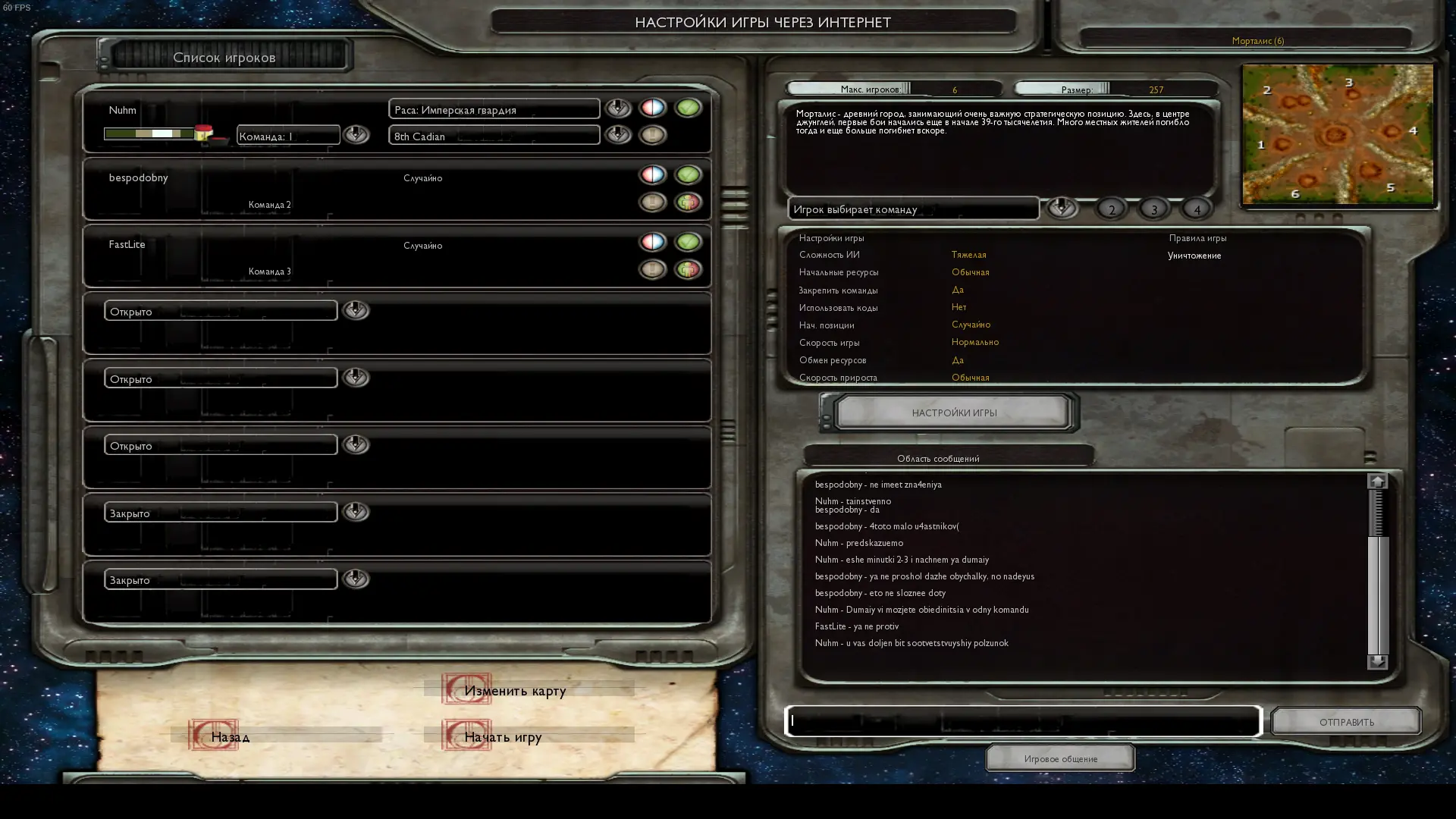Open the Раса: Имперская гвардия race dropdown
Image resolution: width=1456 pixels, height=819 pixels.
(x=618, y=108)
